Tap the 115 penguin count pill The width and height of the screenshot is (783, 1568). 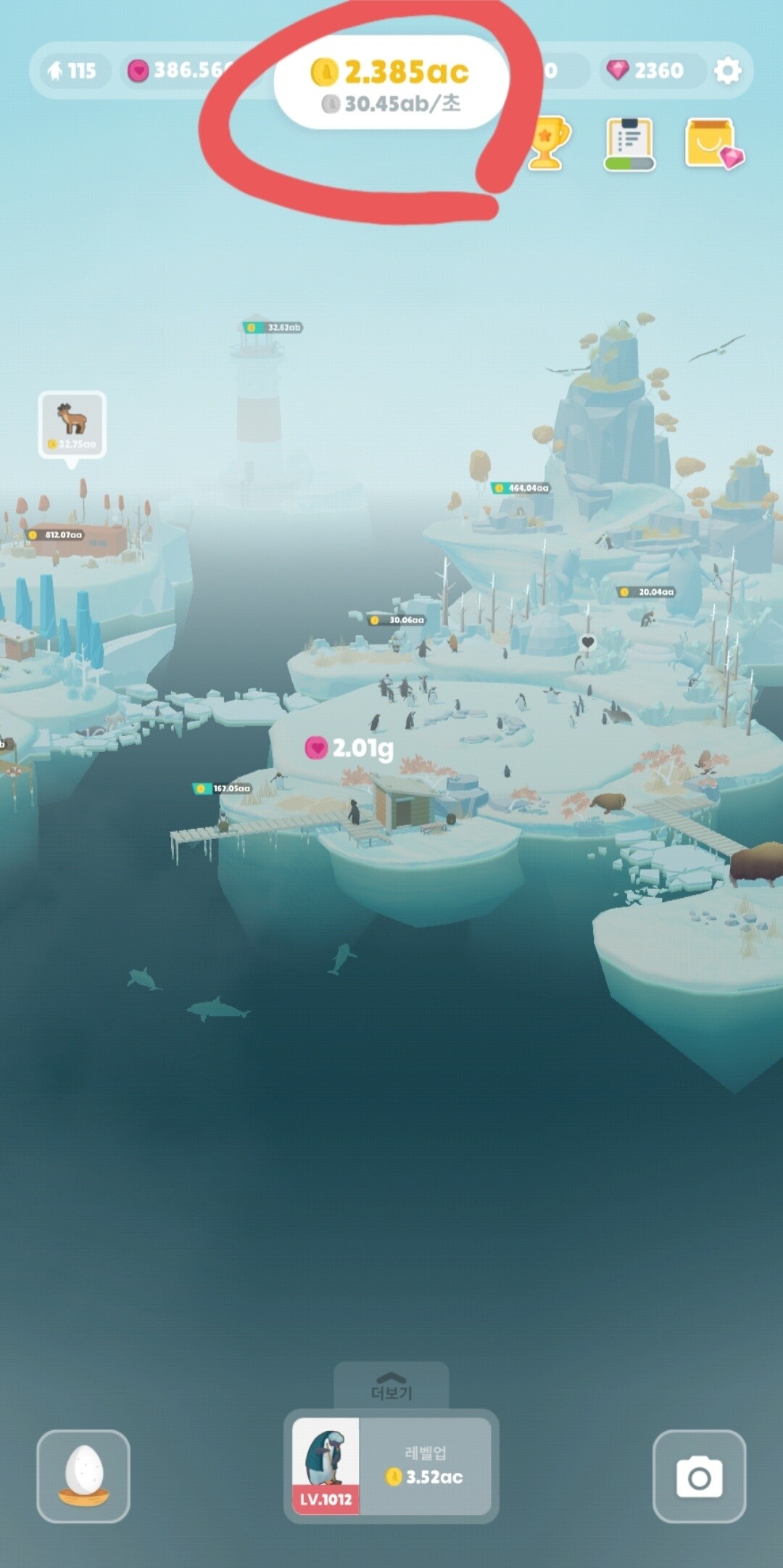coord(72,70)
